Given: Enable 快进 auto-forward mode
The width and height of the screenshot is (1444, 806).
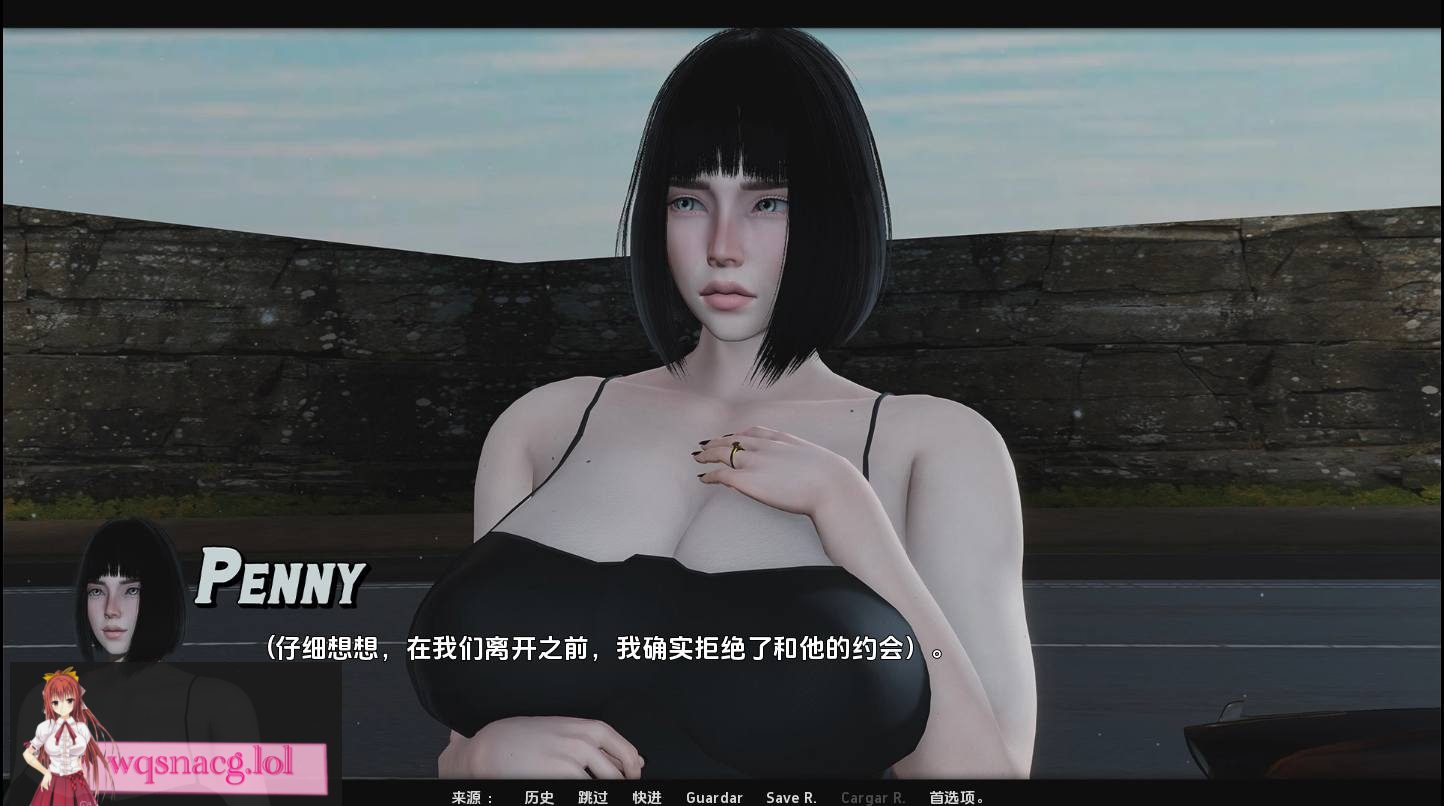Looking at the screenshot, I should (646, 798).
